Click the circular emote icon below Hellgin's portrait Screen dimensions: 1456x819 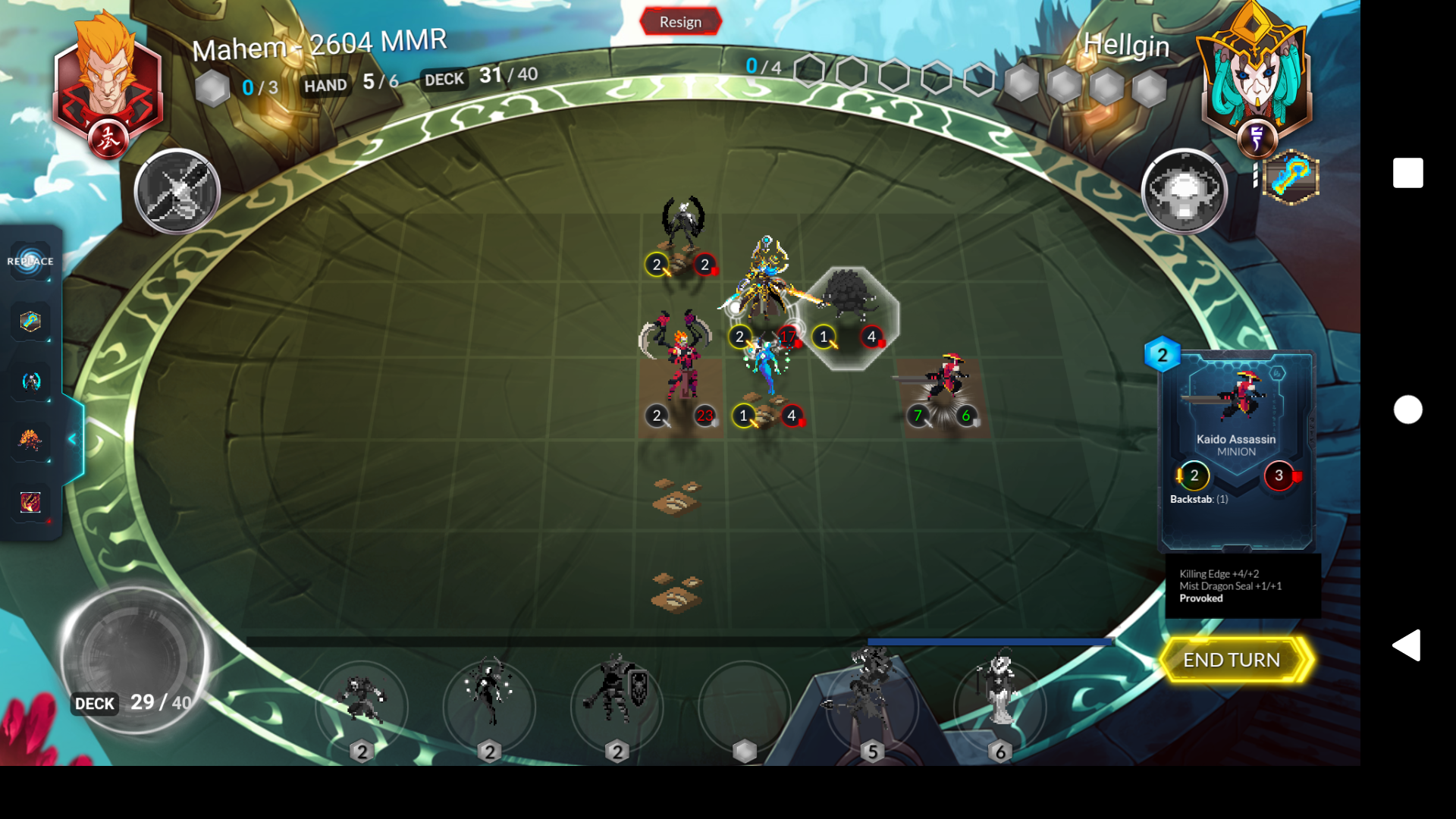tap(1185, 191)
